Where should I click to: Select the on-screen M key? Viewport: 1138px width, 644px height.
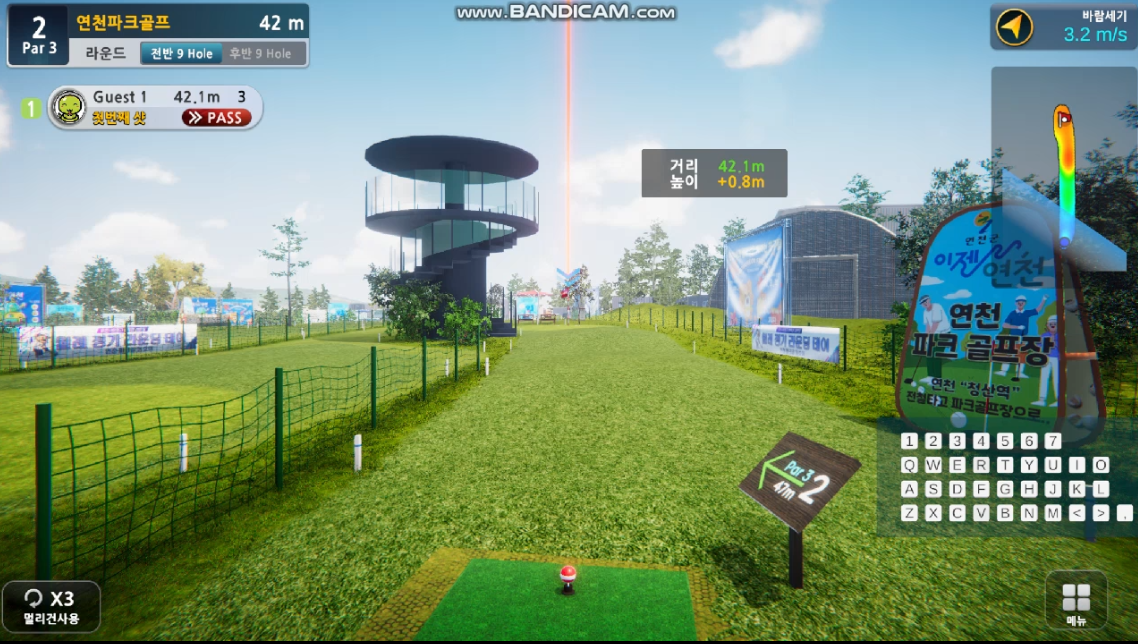1053,513
